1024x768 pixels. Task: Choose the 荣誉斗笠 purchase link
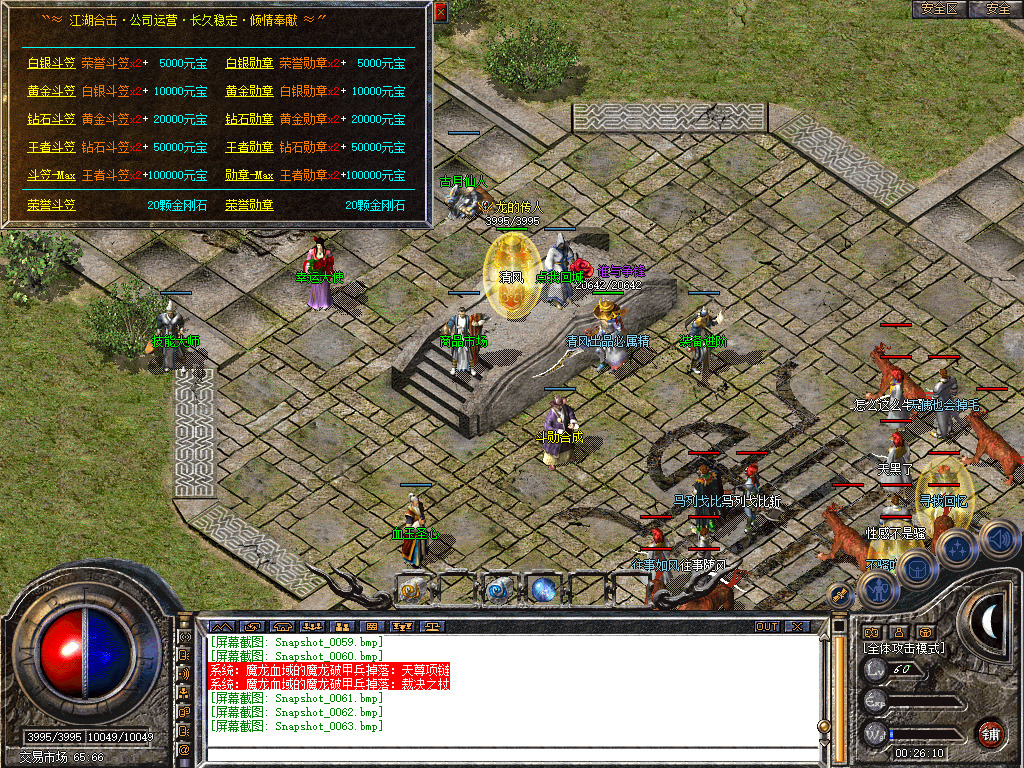(51, 205)
